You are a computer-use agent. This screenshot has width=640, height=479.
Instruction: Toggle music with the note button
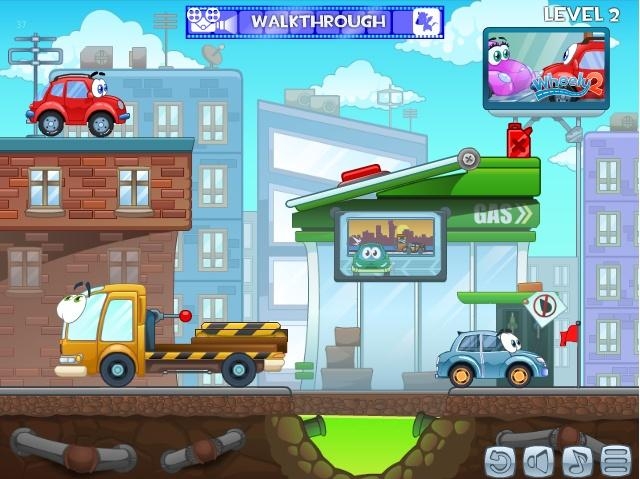tap(577, 460)
